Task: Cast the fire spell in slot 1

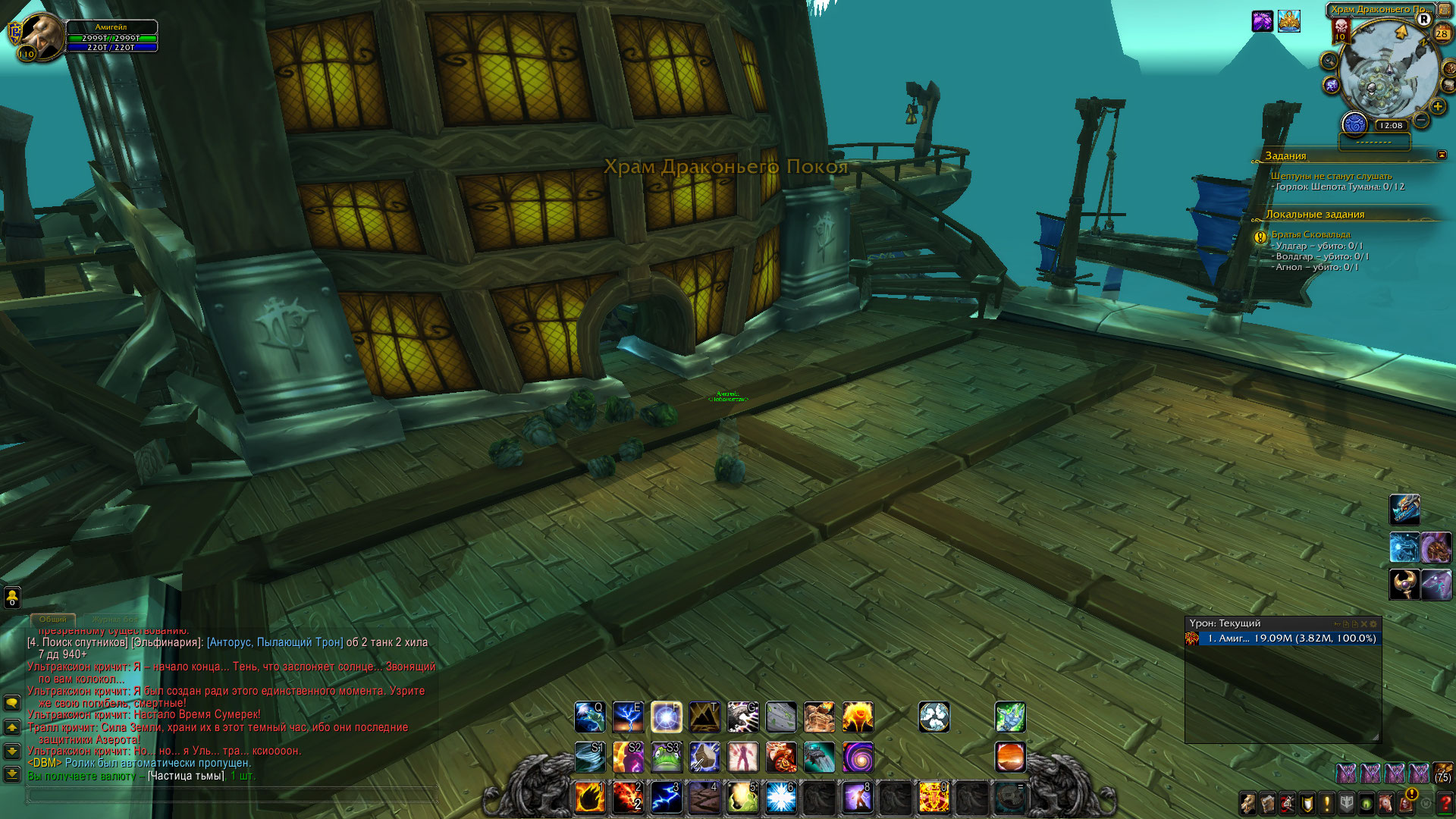Action: 590,797
